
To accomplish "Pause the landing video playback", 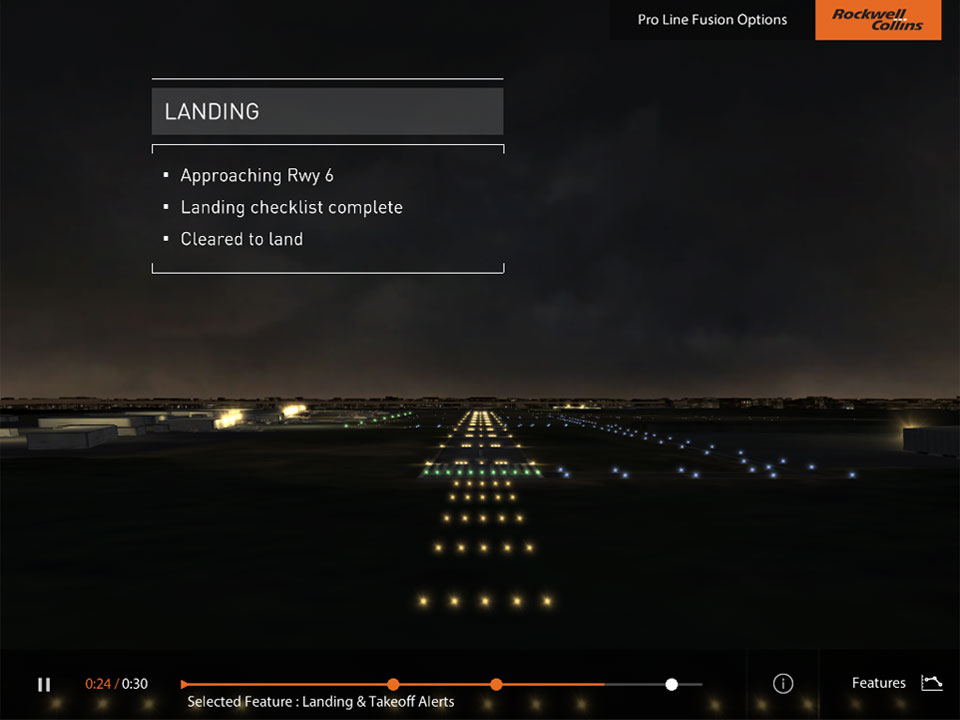I will (44, 684).
